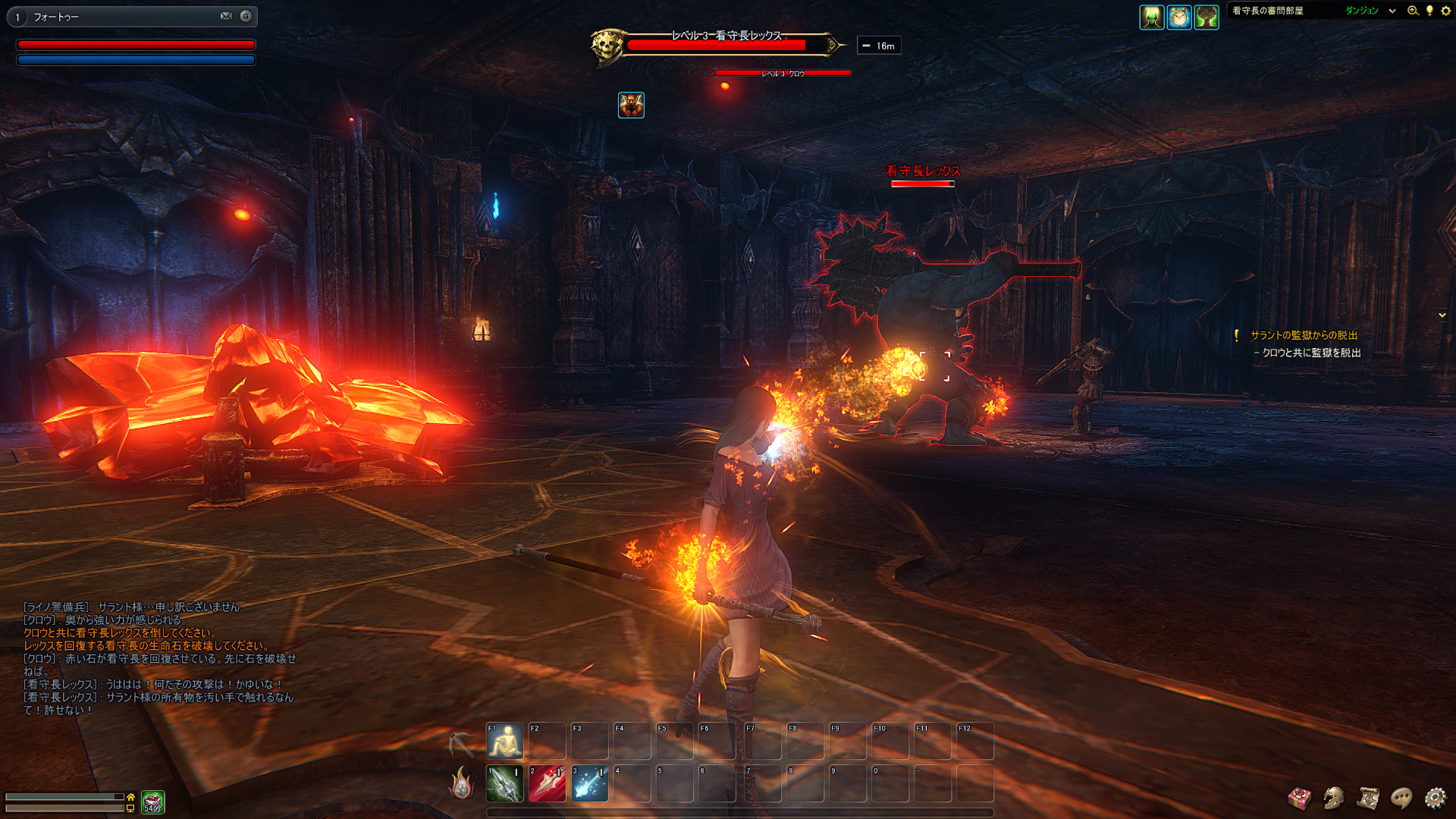Click the alarm clock buff icon
1456x819 pixels.
pyautogui.click(x=1179, y=17)
